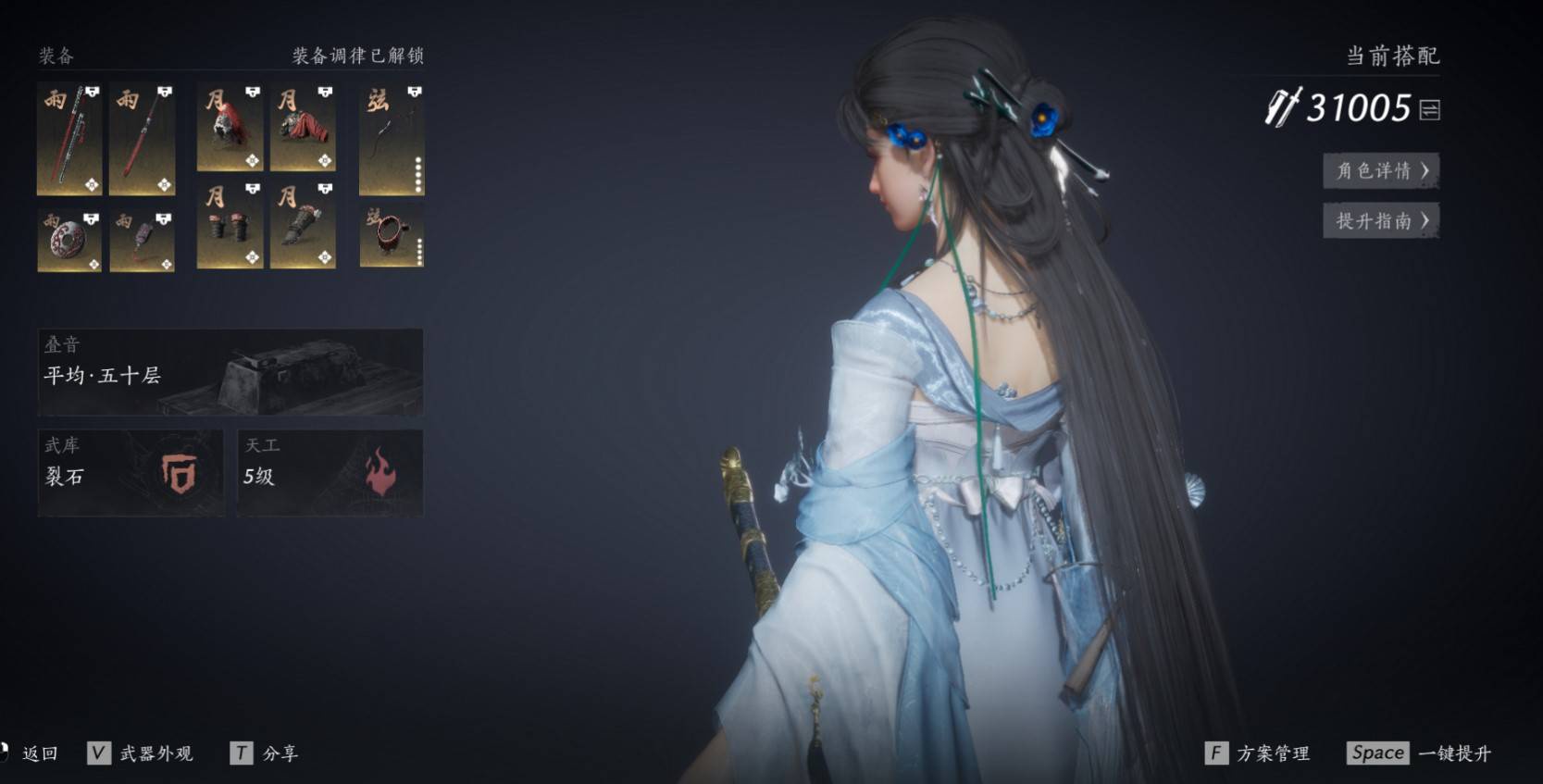Select the single red spear weapon slot
This screenshot has height=784, width=1543.
[142, 140]
